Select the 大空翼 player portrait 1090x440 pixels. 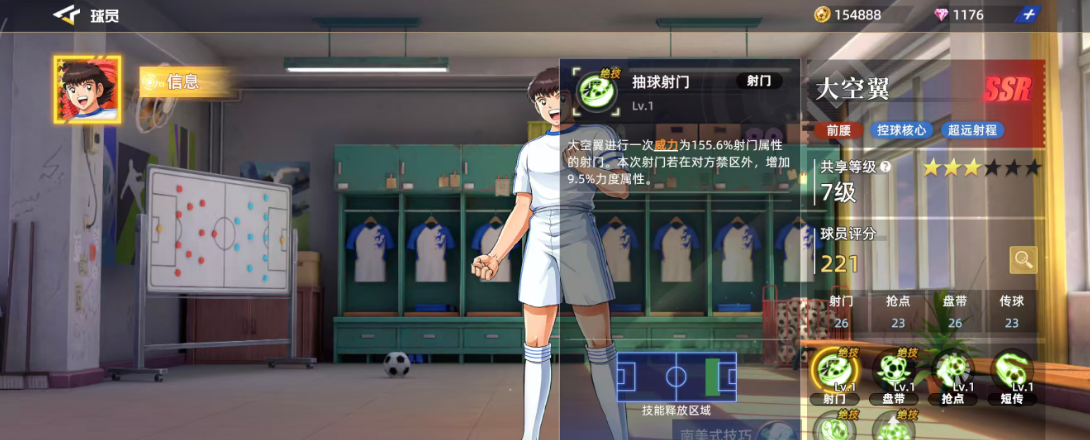click(87, 90)
